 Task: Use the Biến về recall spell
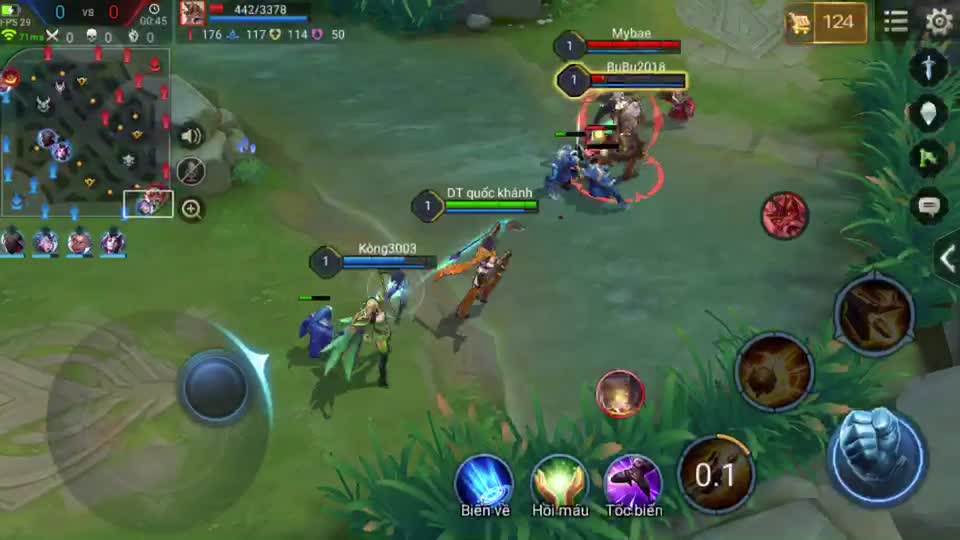pyautogui.click(x=485, y=482)
